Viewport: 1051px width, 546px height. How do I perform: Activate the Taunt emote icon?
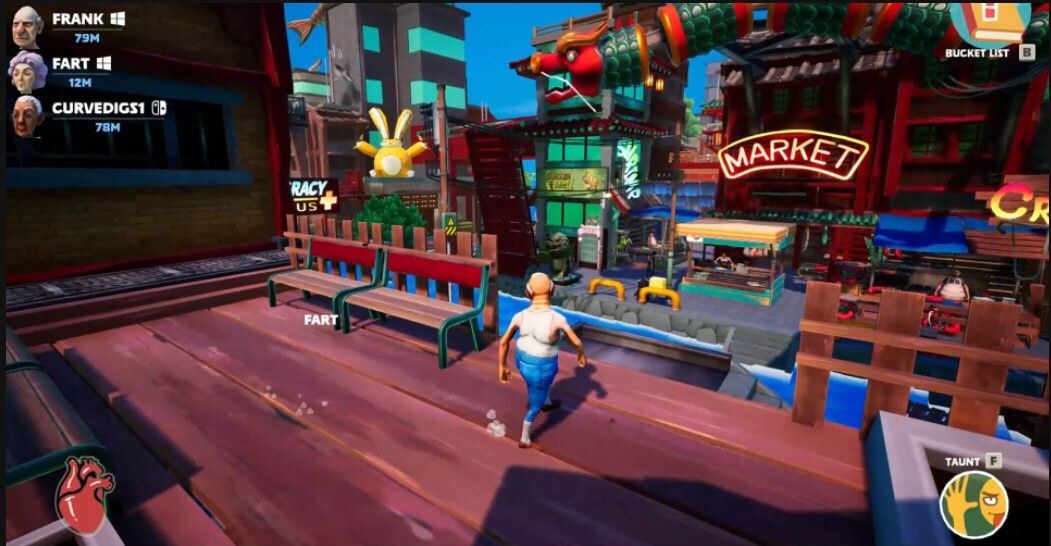(972, 502)
